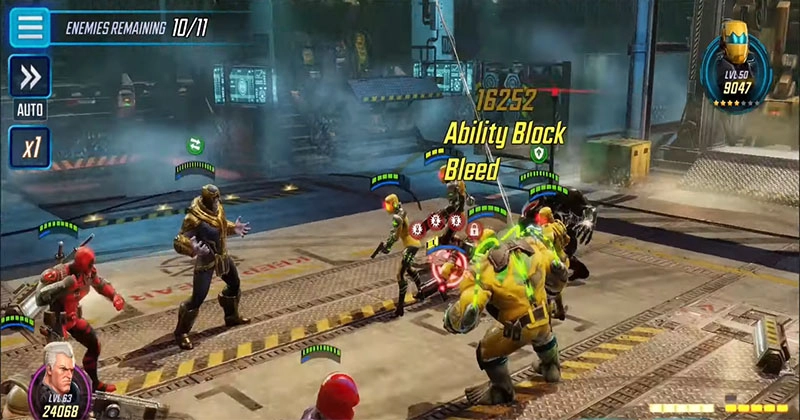Open the hamburger menu
The height and width of the screenshot is (420, 800).
click(x=29, y=27)
